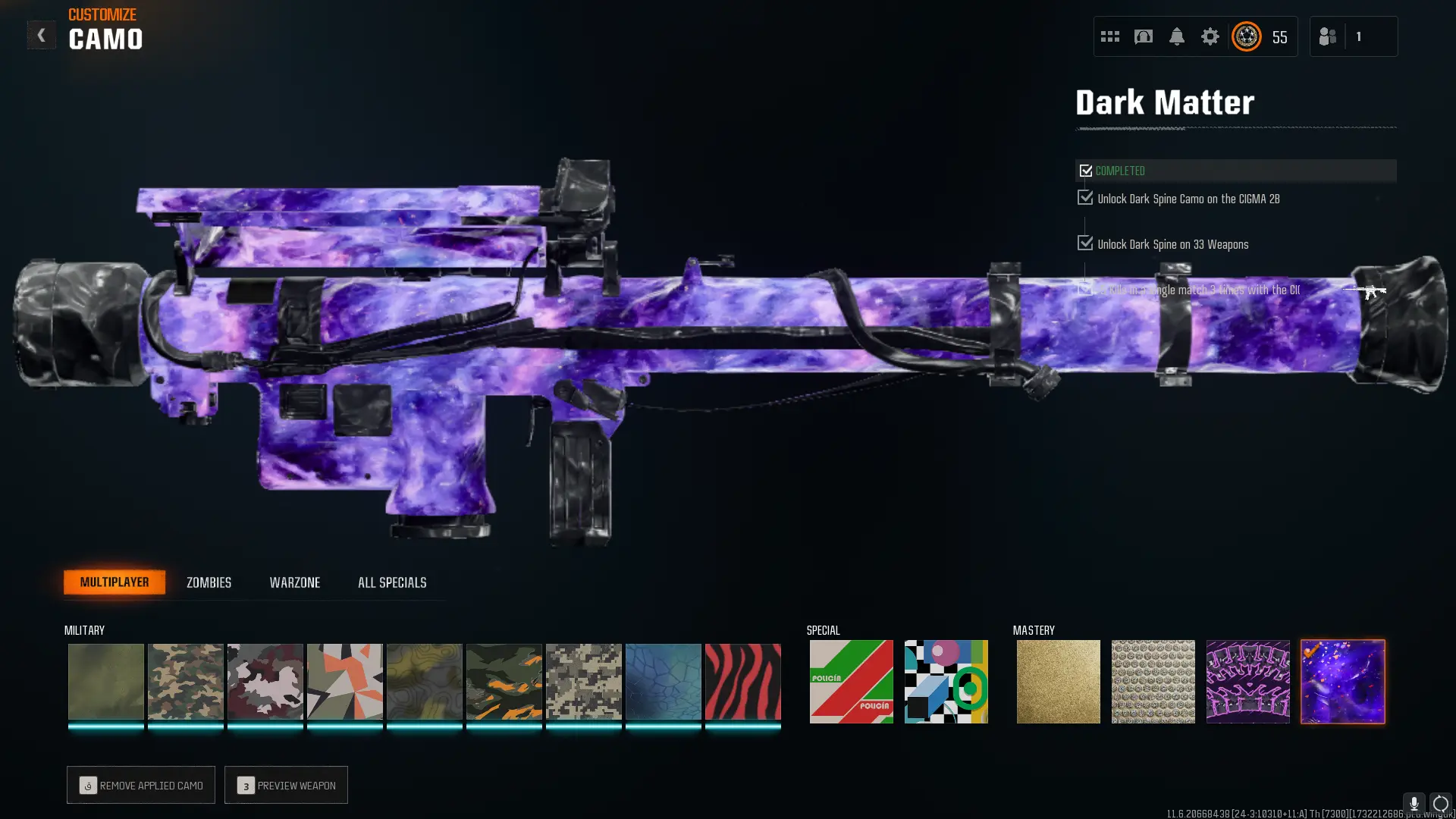Screen dimensions: 1456x819
Task: Select the WARZONE tab
Action: (x=295, y=582)
